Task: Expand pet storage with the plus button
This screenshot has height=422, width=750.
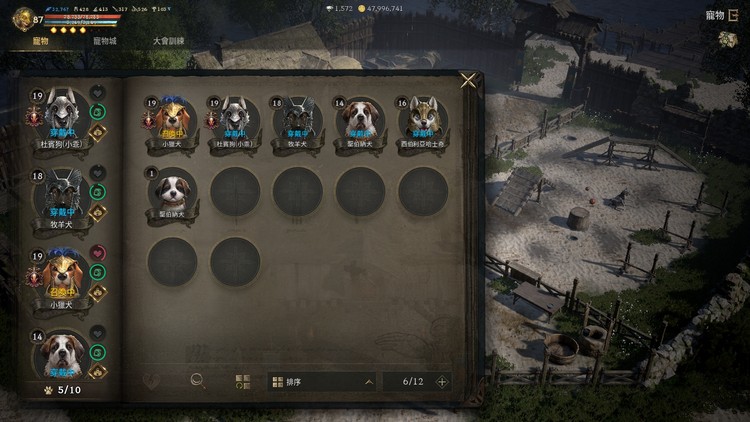Action: pyautogui.click(x=442, y=381)
